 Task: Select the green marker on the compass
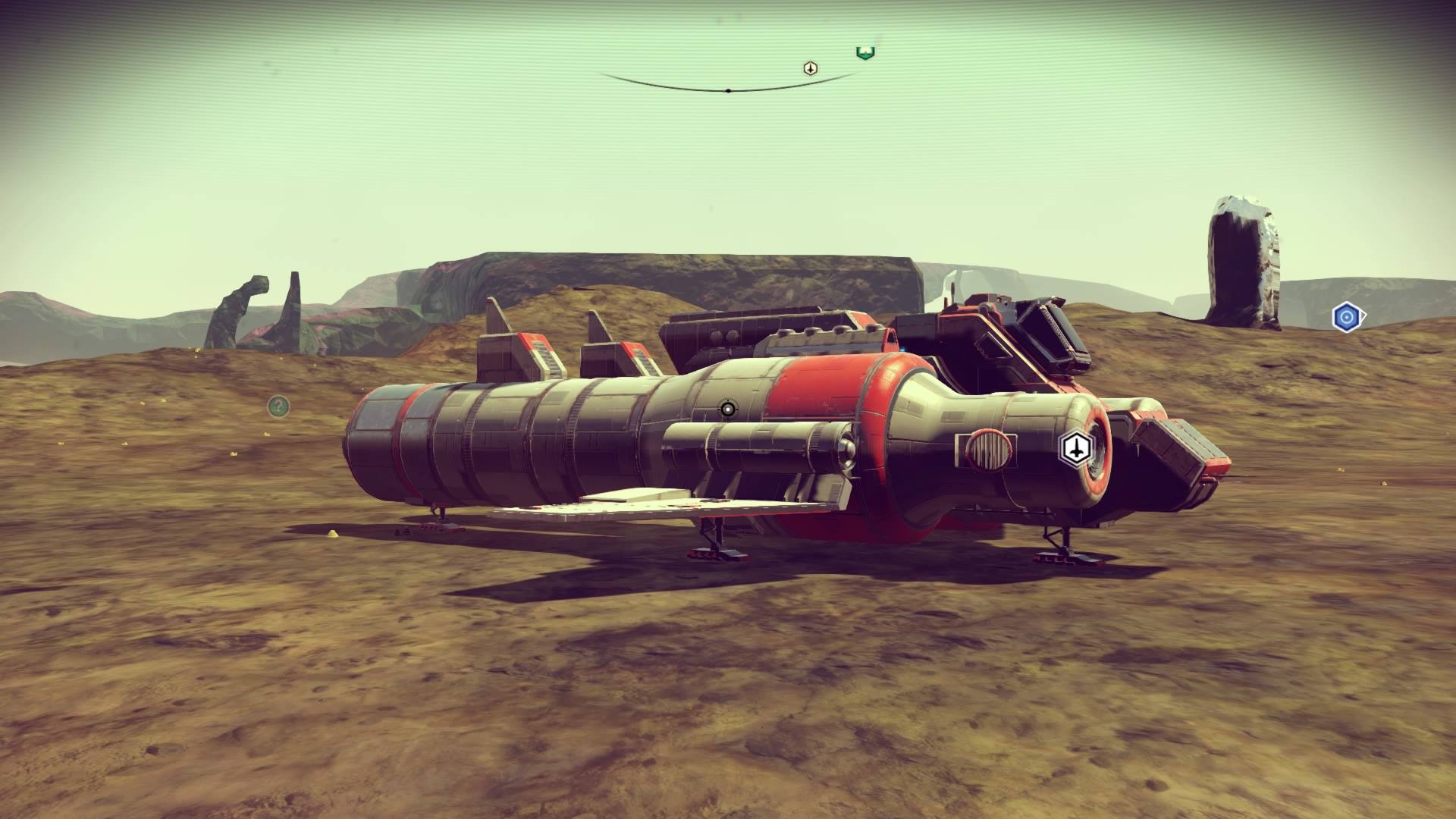(865, 52)
